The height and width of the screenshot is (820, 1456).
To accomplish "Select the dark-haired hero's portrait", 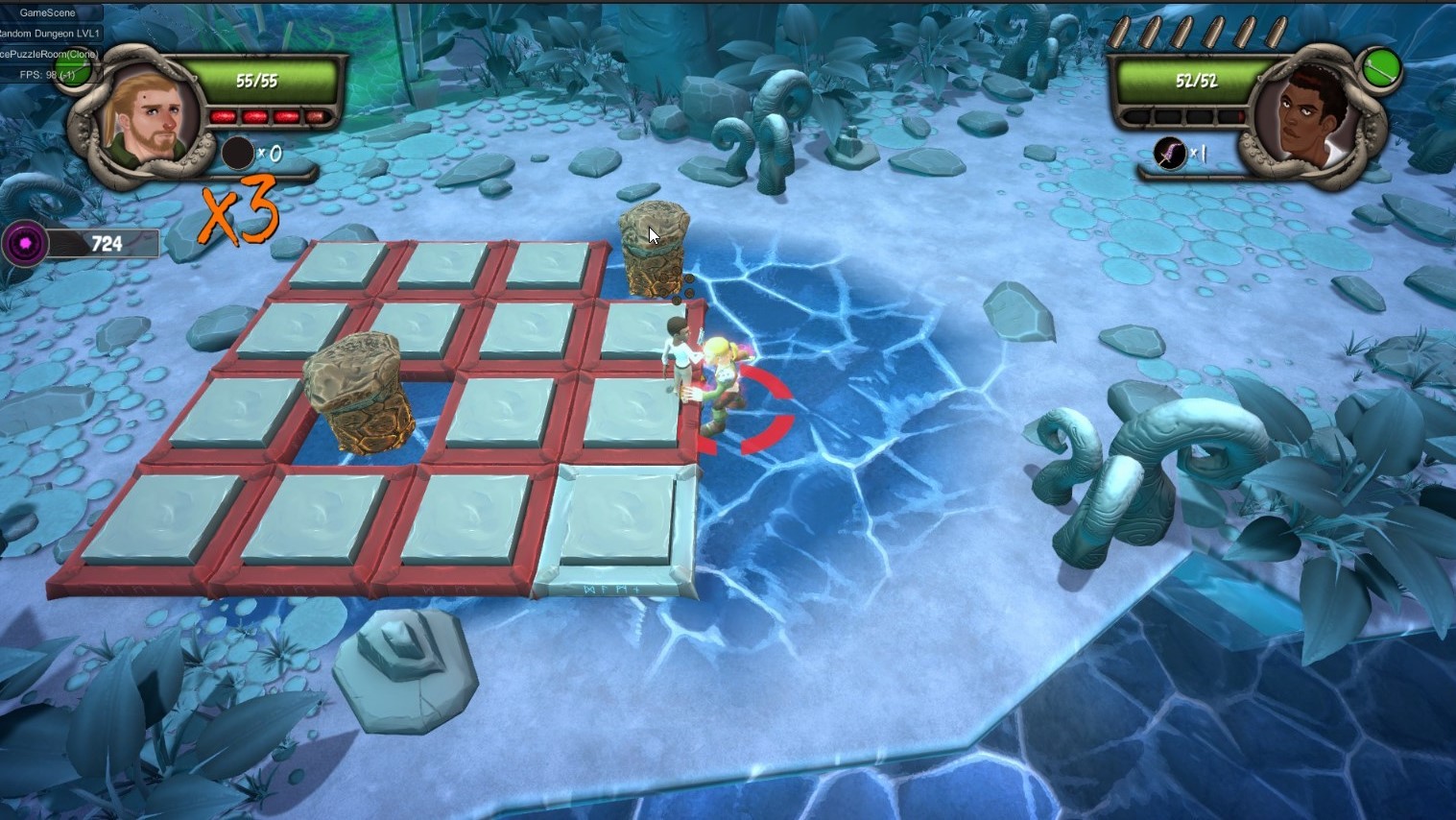I will (1310, 117).
